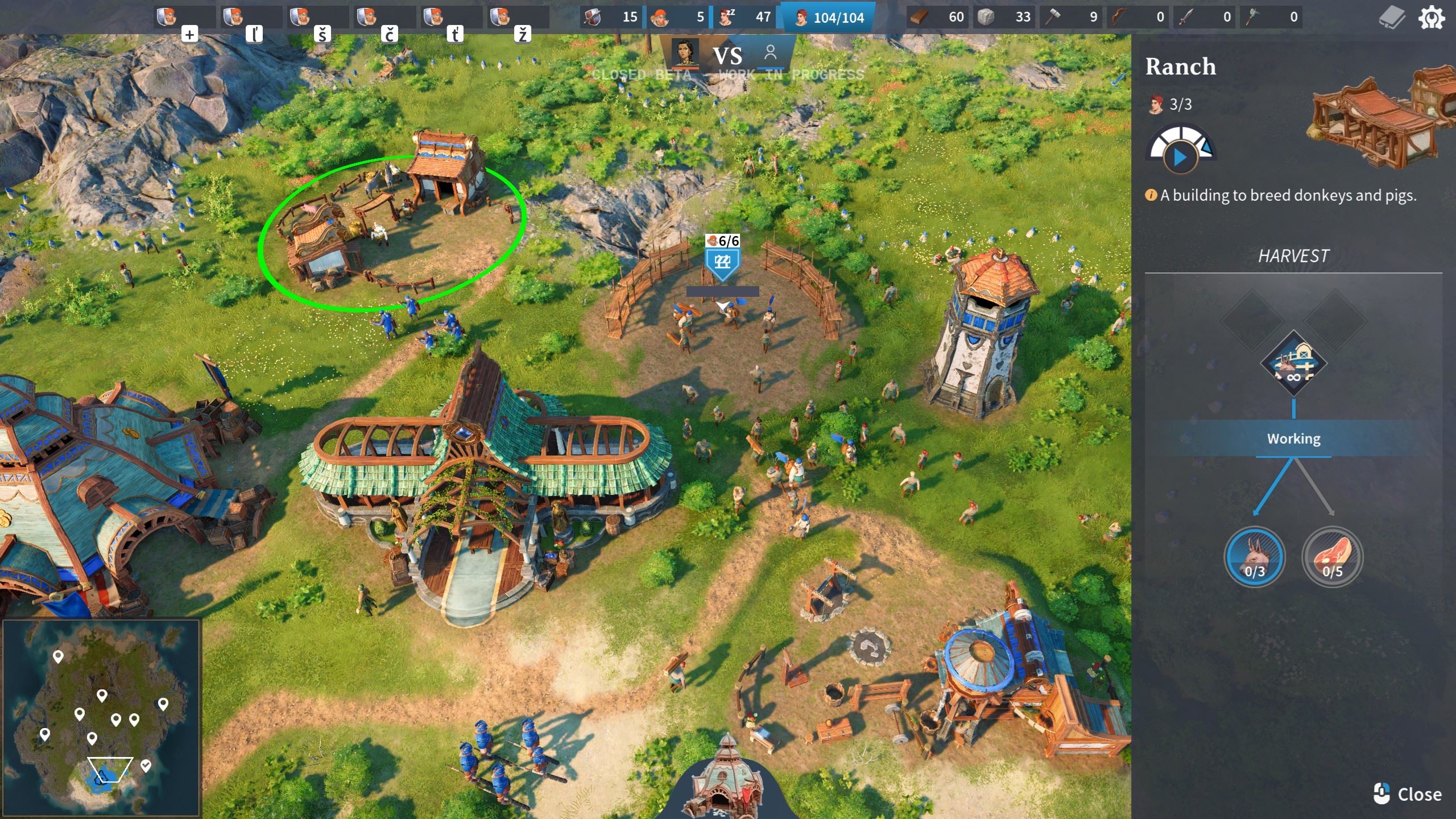Select the army group slot marked š
This screenshot has width=1456, height=819.
point(317,19)
